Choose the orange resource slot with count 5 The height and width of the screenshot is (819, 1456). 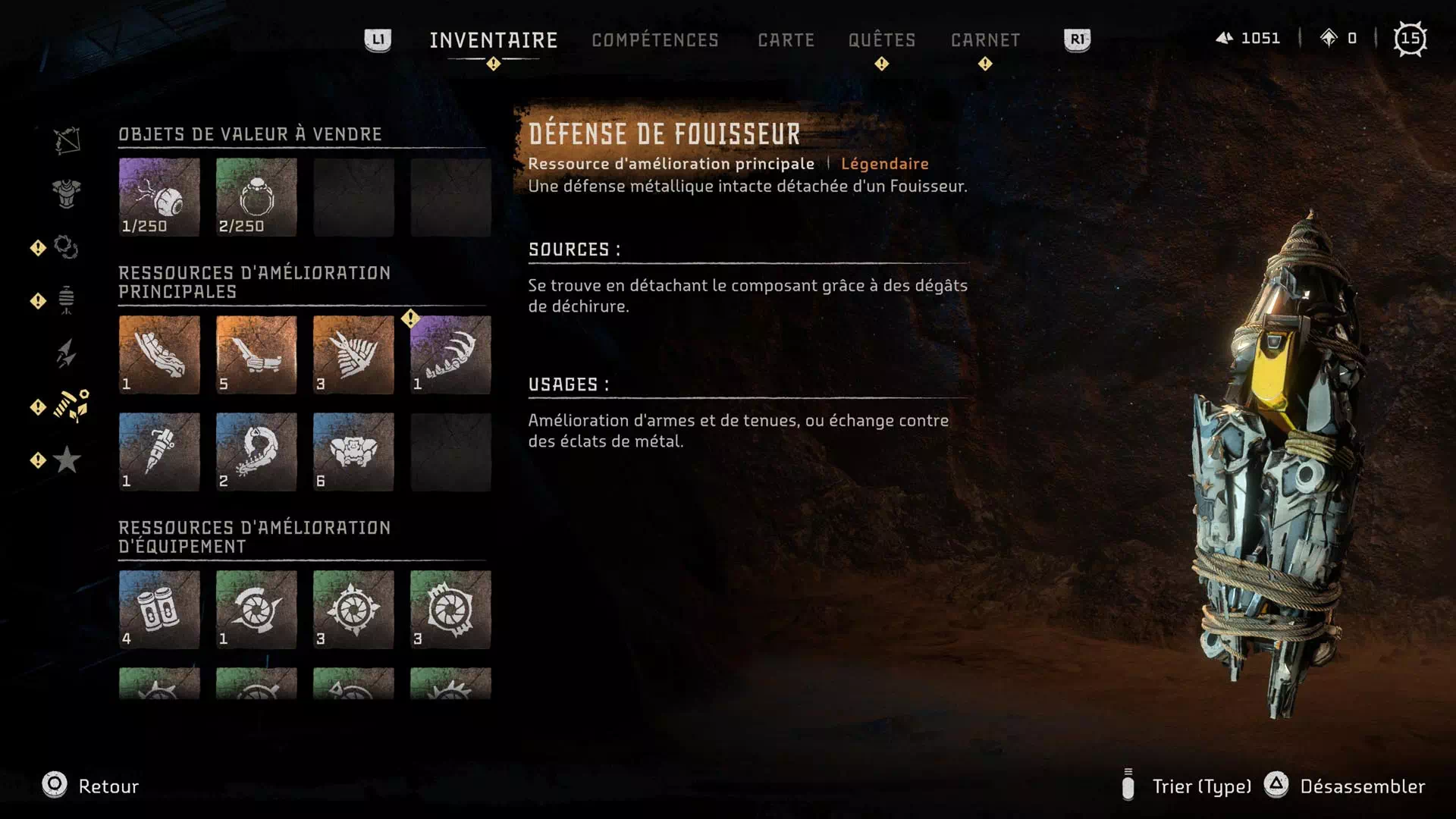256,355
